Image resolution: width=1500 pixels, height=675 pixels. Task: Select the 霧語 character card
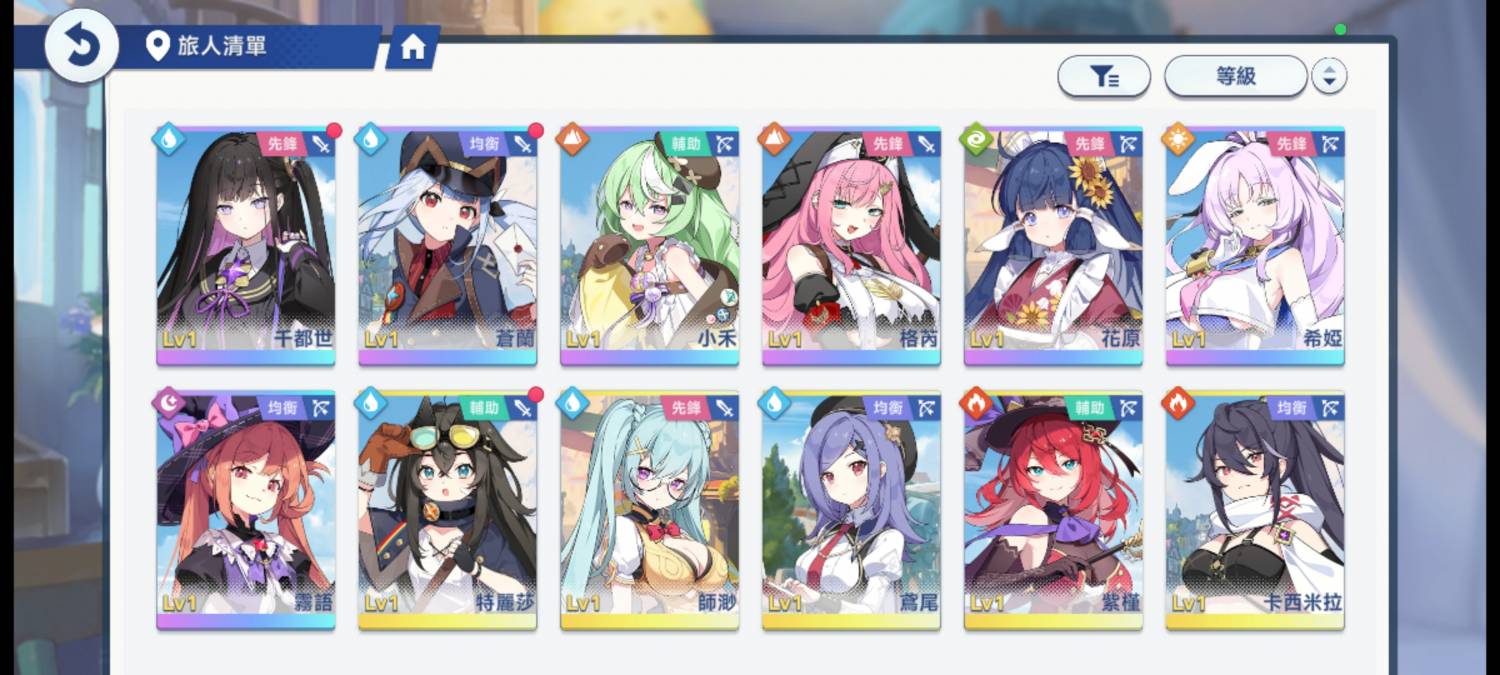[x=246, y=510]
